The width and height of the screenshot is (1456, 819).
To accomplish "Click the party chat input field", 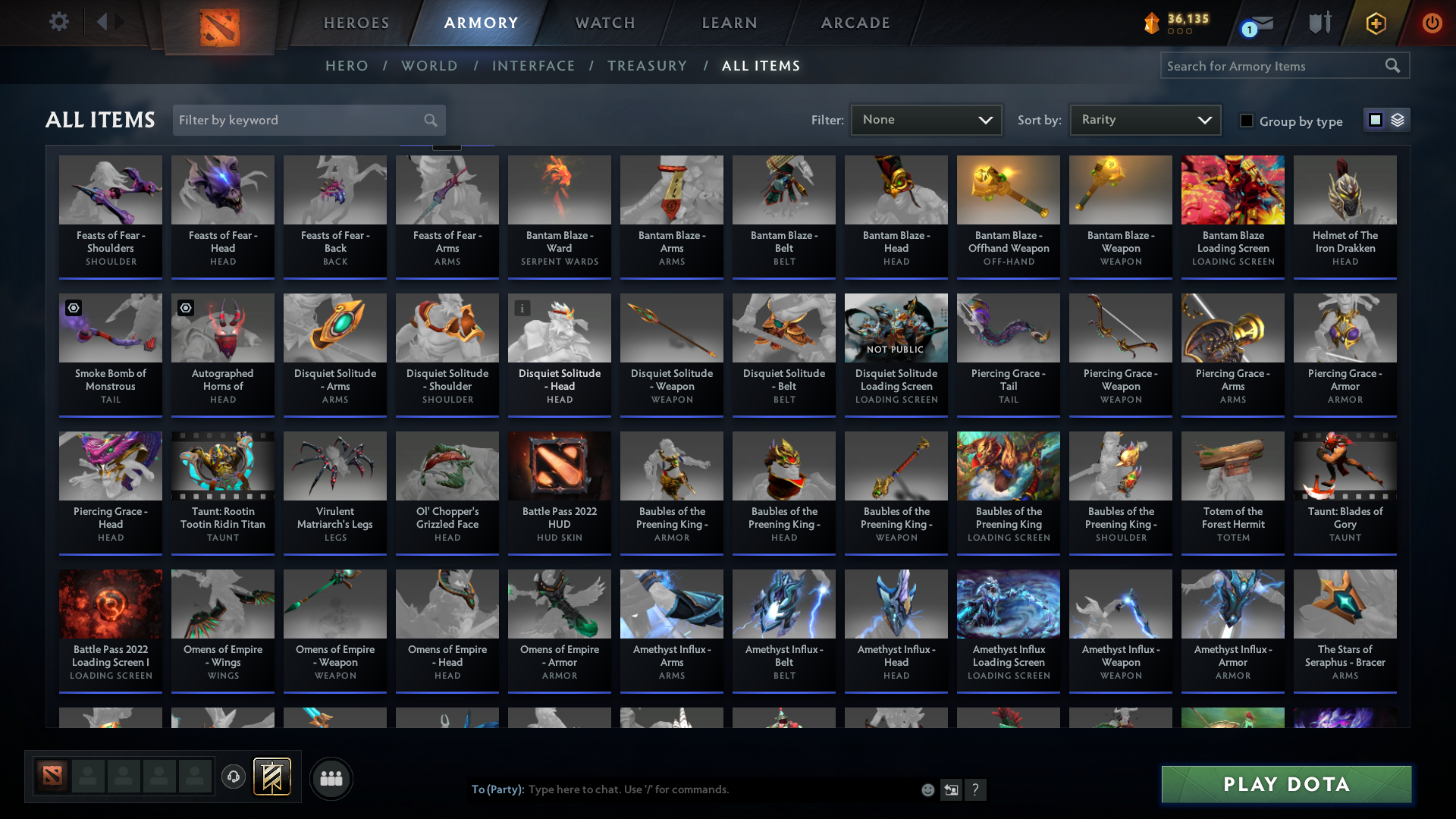I will [682, 789].
